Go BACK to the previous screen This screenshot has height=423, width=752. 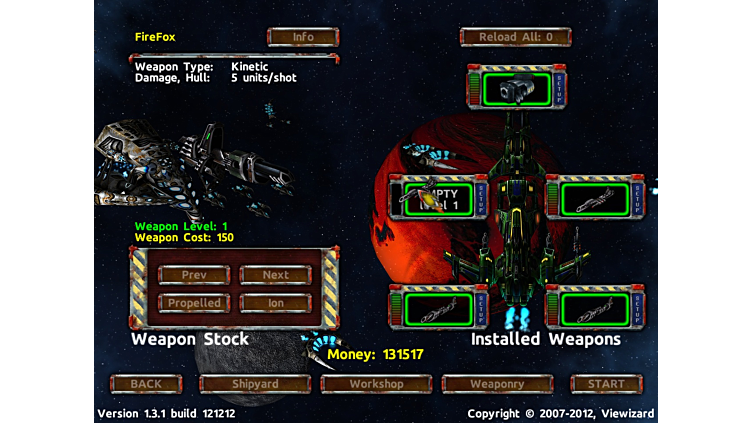coord(146,384)
